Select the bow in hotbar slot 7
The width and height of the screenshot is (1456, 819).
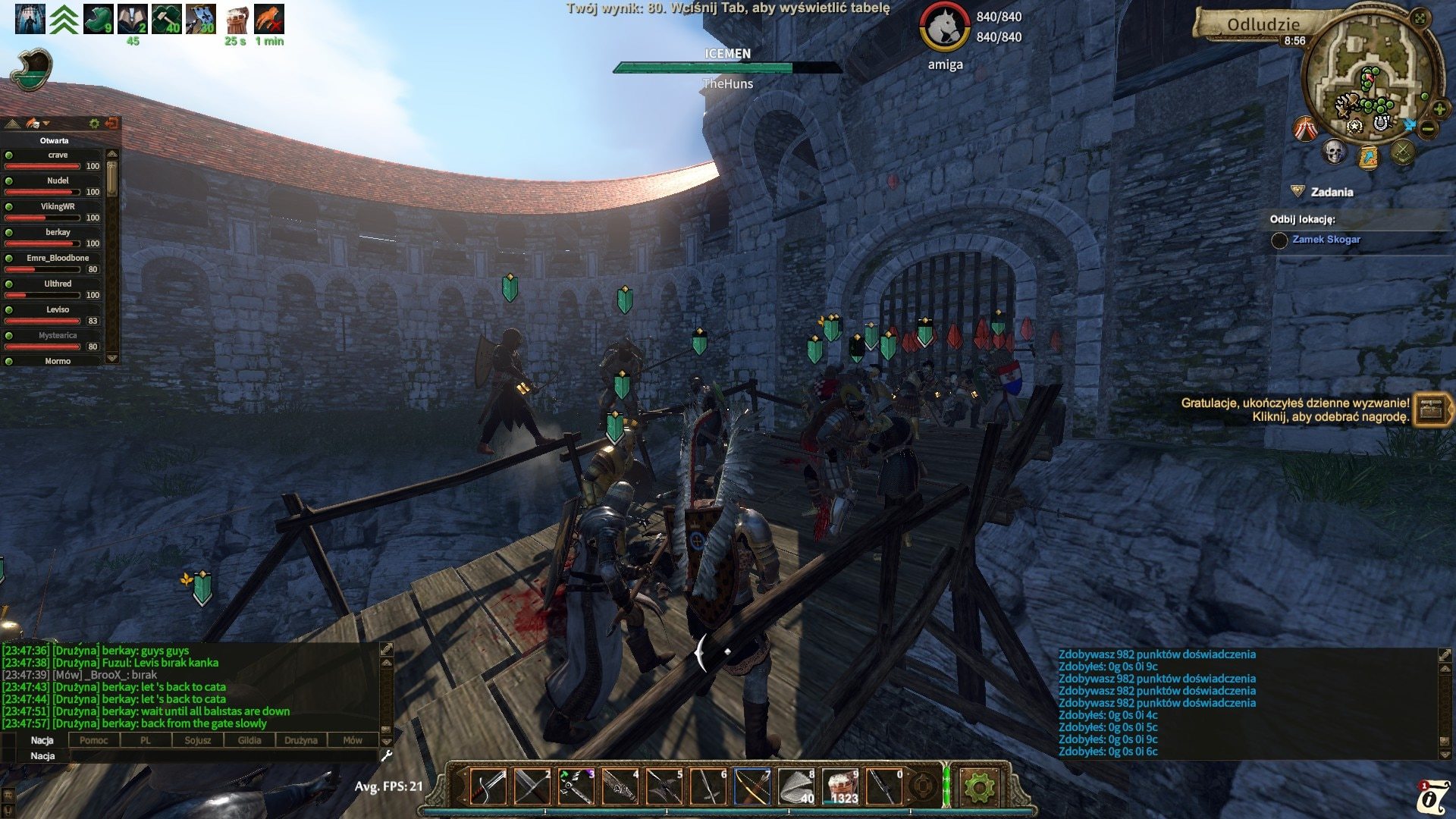pyautogui.click(x=751, y=786)
